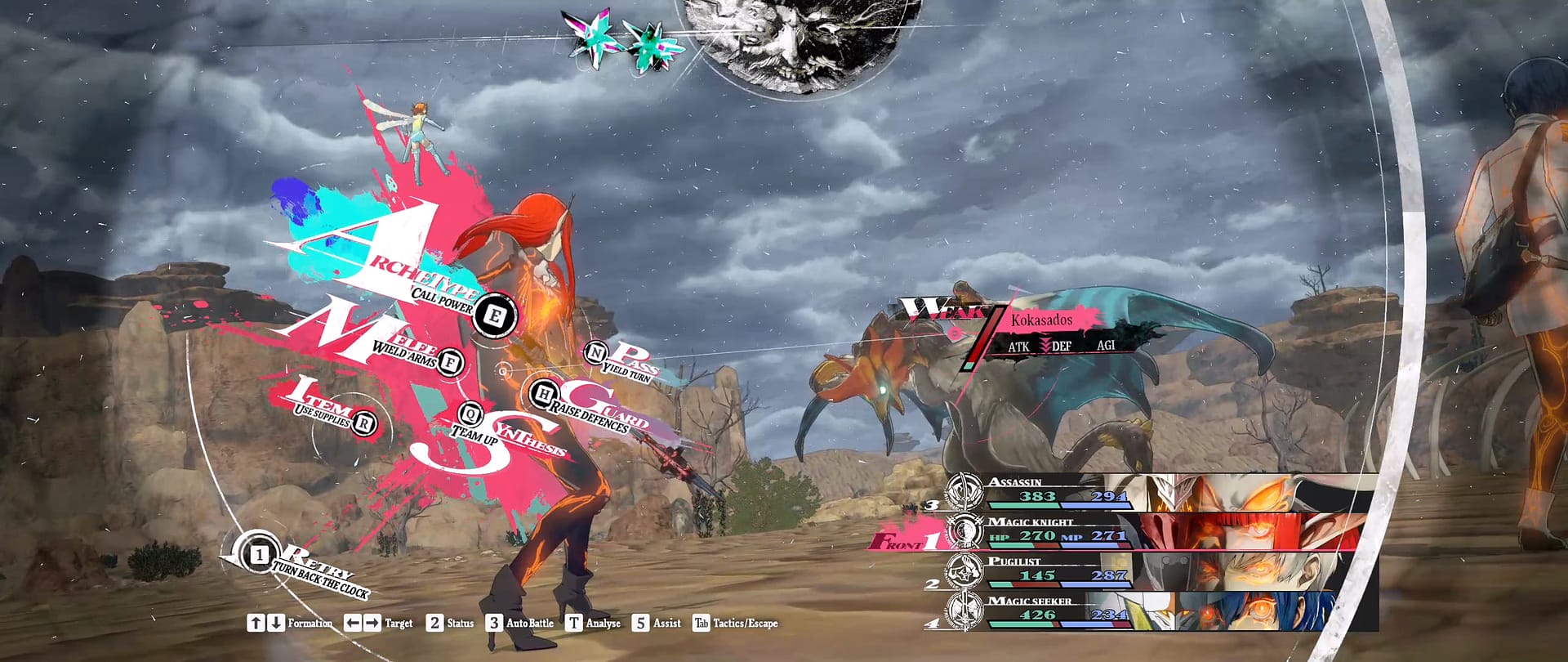Open the Analyse option
1568x662 pixels.
click(594, 623)
